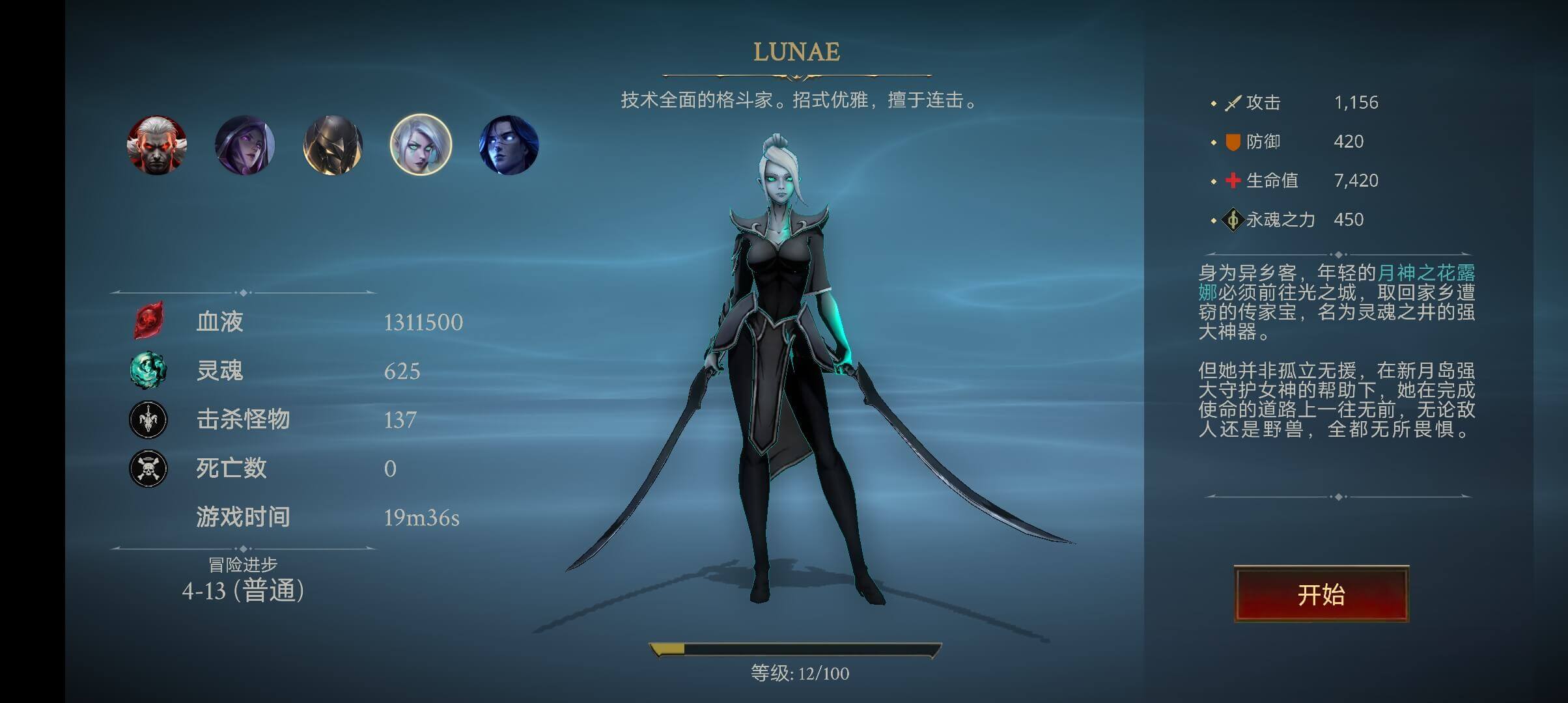Select the Lunae silver-haired hero portrait
This screenshot has height=703, width=1568.
(x=421, y=145)
